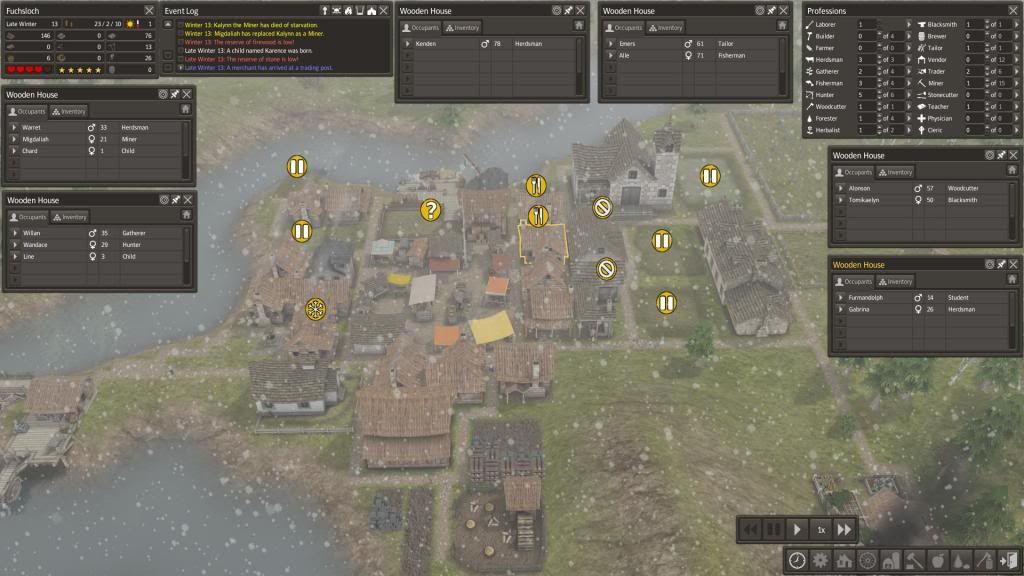
Task: Open the gear icon toolbar menu
Action: coord(820,560)
